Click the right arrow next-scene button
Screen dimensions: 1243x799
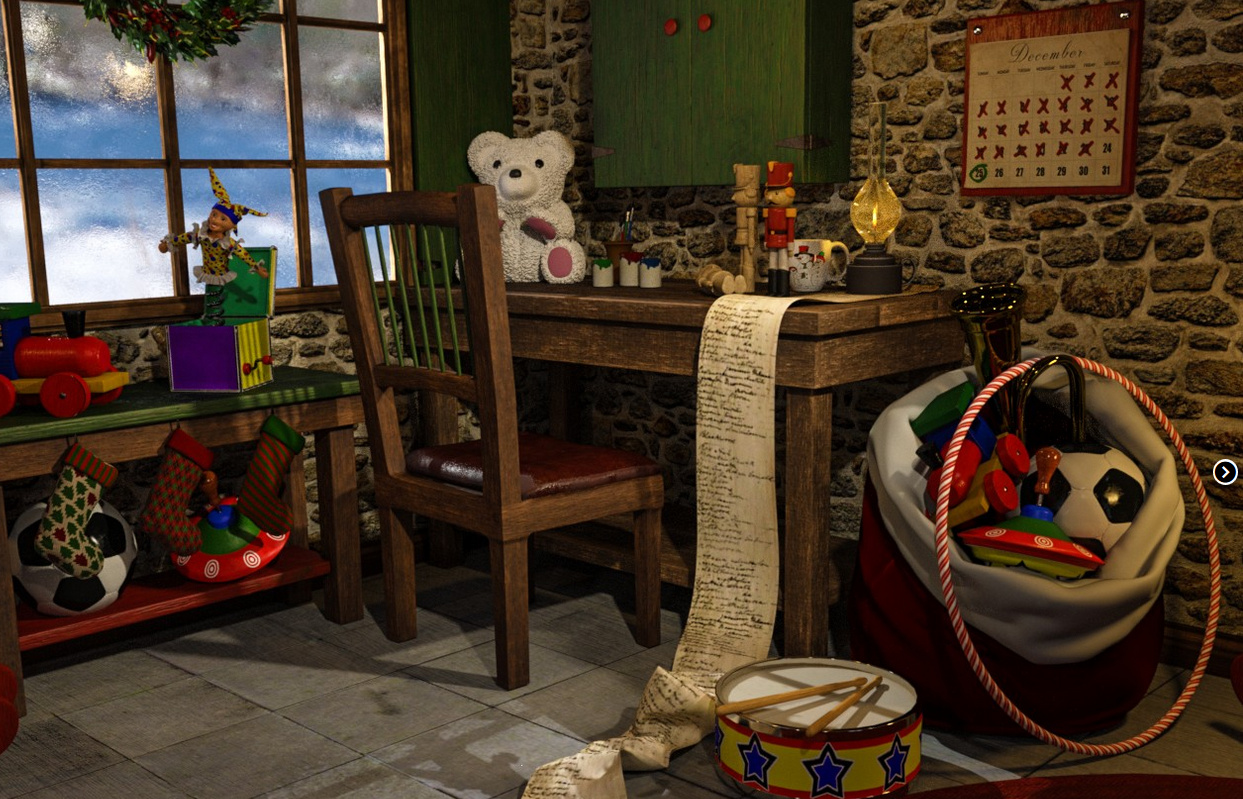point(1225,472)
